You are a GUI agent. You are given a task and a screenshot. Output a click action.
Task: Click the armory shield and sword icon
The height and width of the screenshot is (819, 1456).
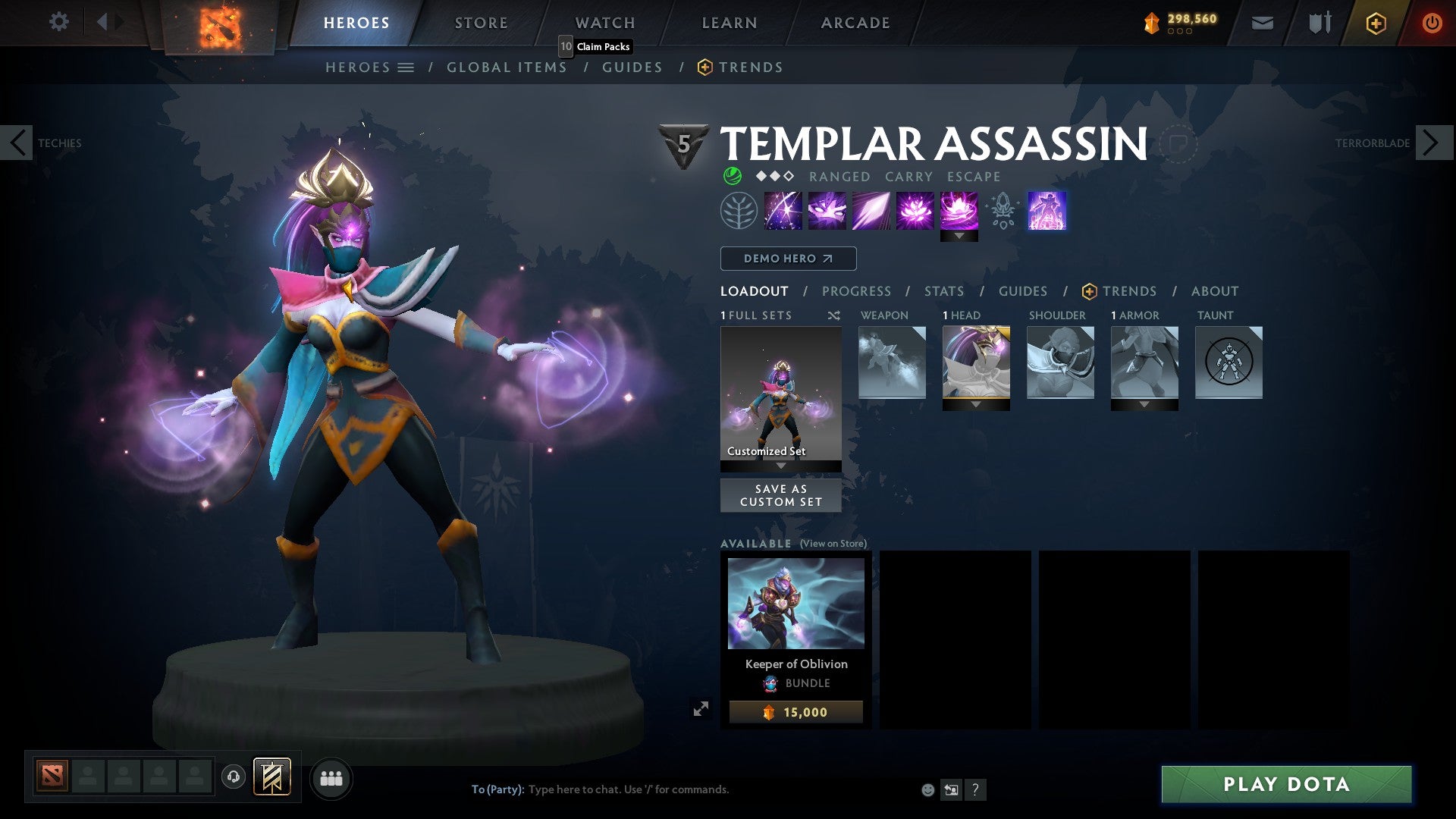point(1319,23)
